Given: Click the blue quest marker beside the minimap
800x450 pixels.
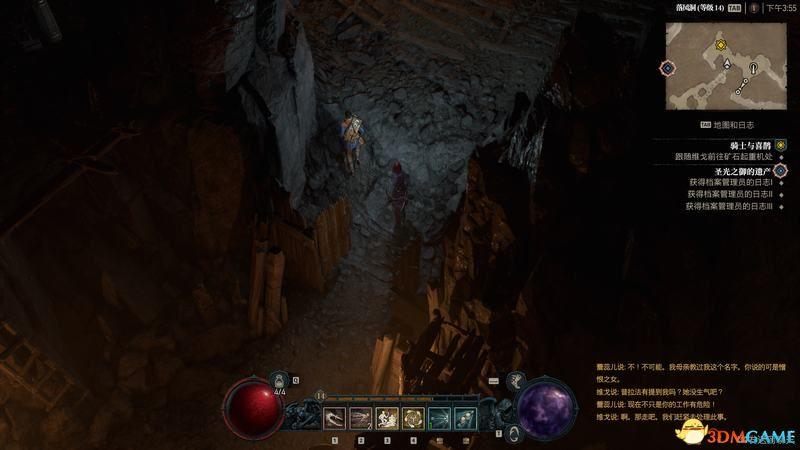Looking at the screenshot, I should 668,68.
